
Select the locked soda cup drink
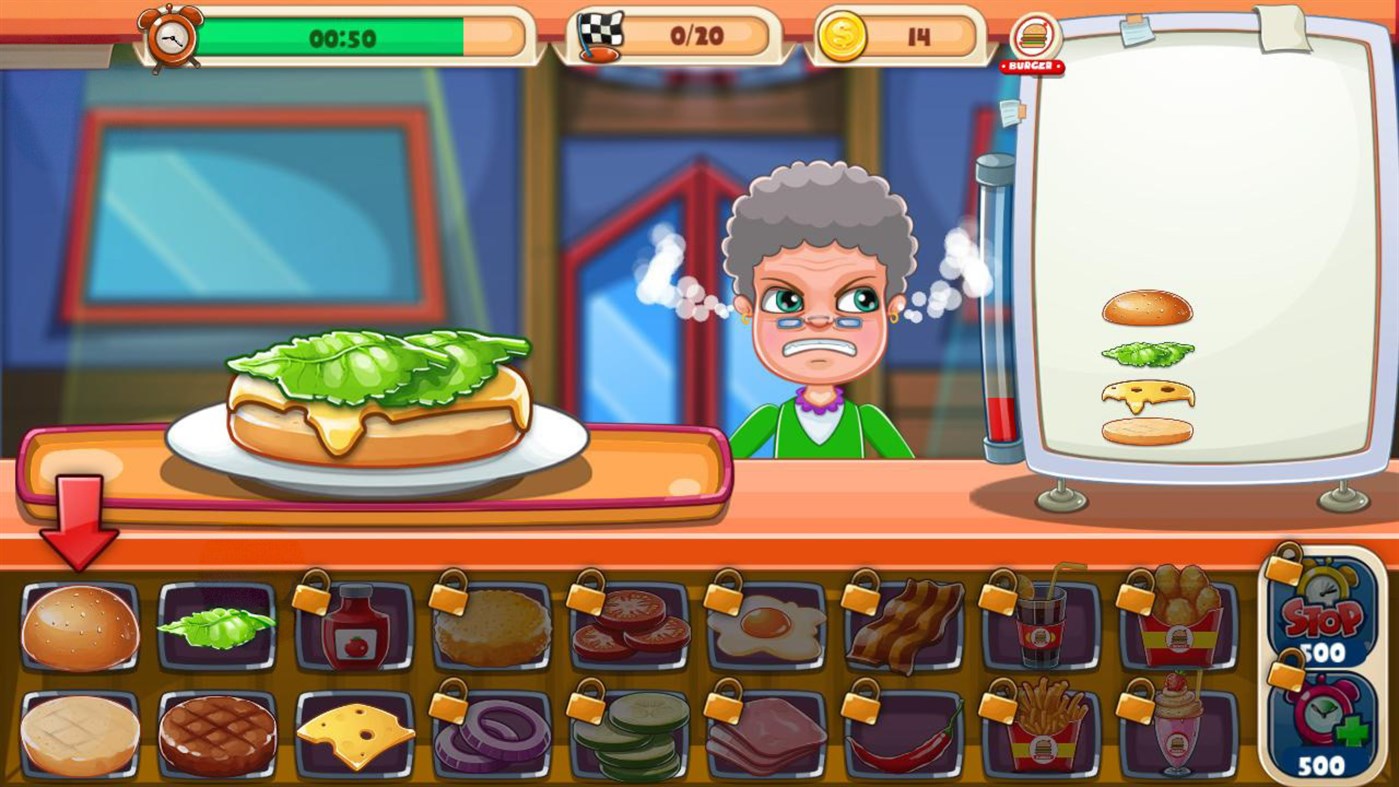coord(1044,622)
